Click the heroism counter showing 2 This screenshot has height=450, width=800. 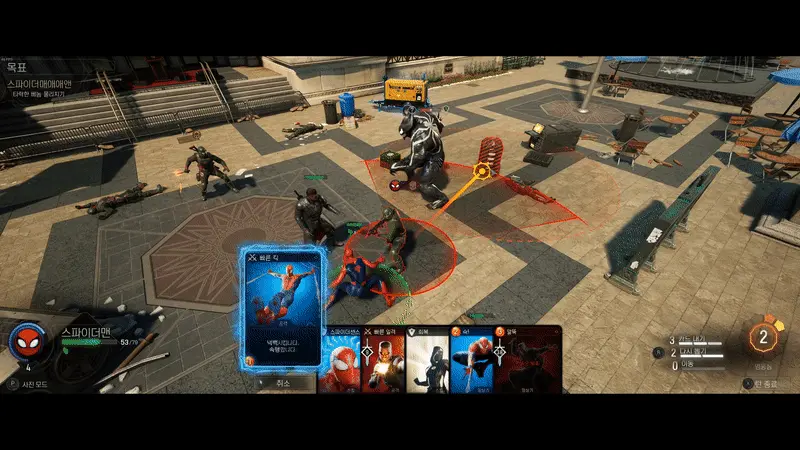click(764, 337)
